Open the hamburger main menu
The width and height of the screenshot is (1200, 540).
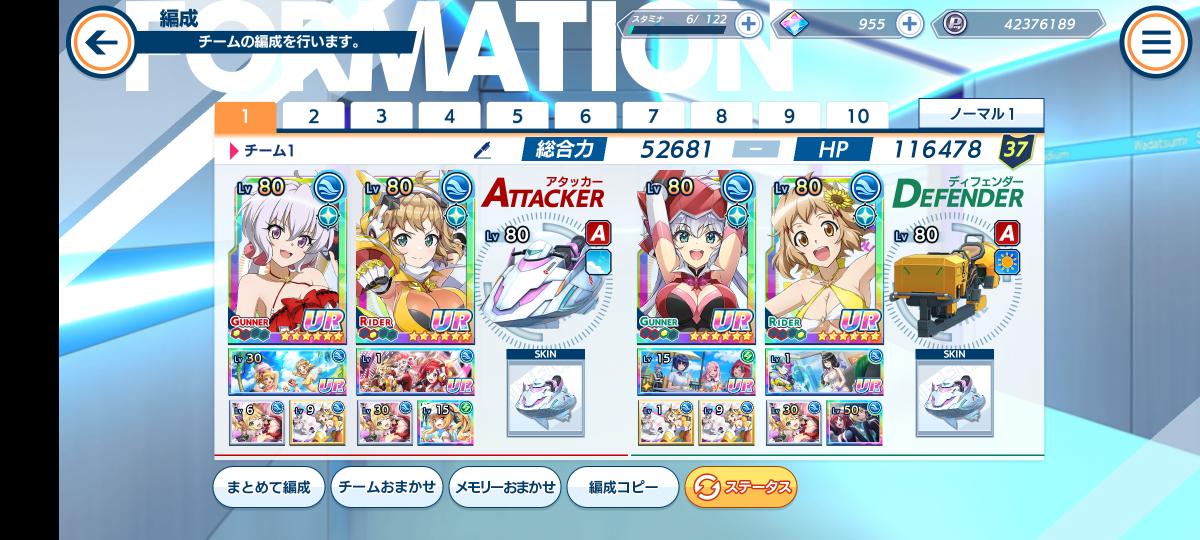pyautogui.click(x=1156, y=42)
